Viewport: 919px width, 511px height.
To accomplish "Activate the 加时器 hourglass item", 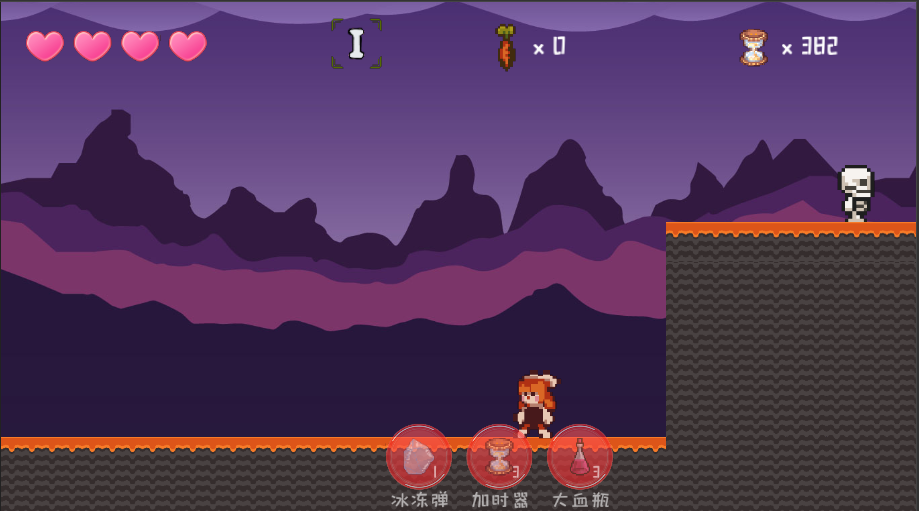I will click(x=499, y=457).
